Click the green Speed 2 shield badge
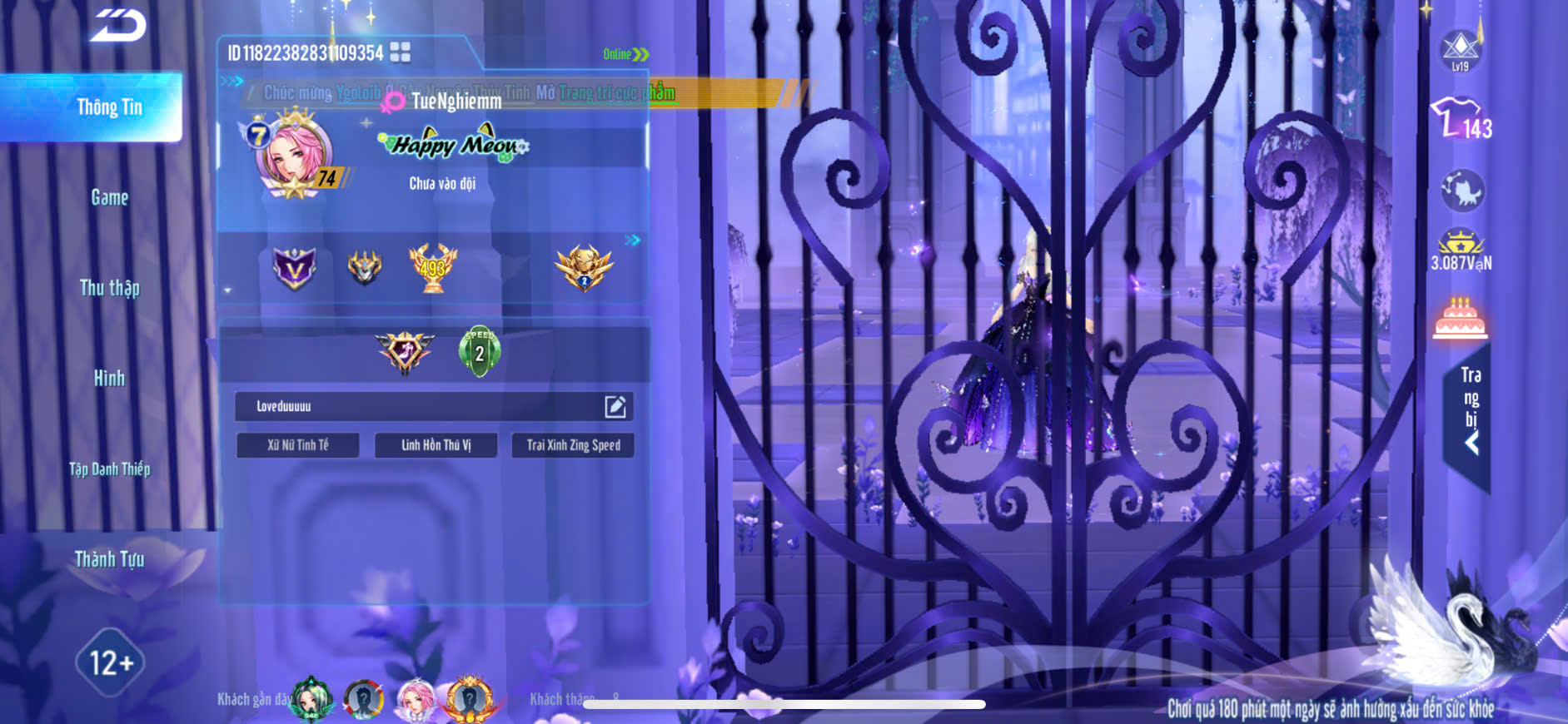Viewport: 1568px width, 724px height. pyautogui.click(x=480, y=351)
